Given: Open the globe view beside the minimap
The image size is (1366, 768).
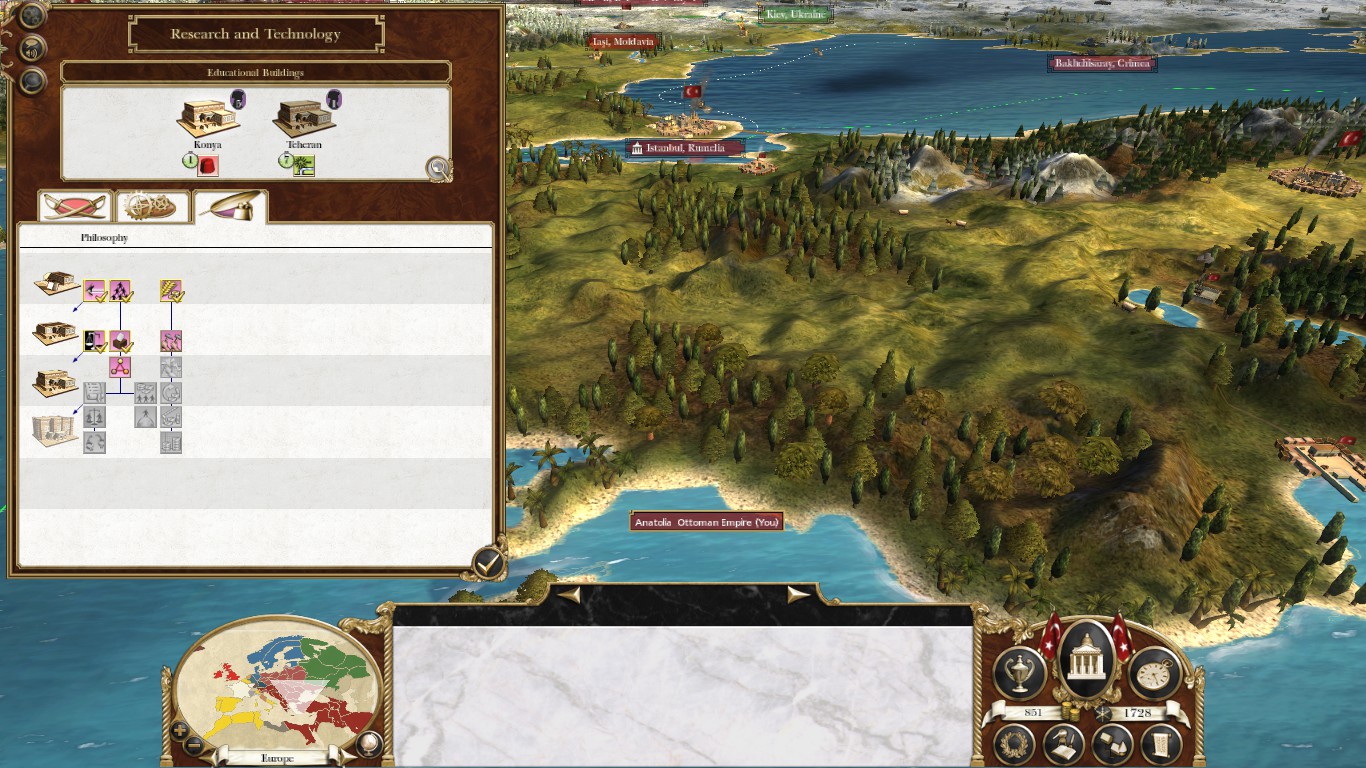Looking at the screenshot, I should pos(369,743).
